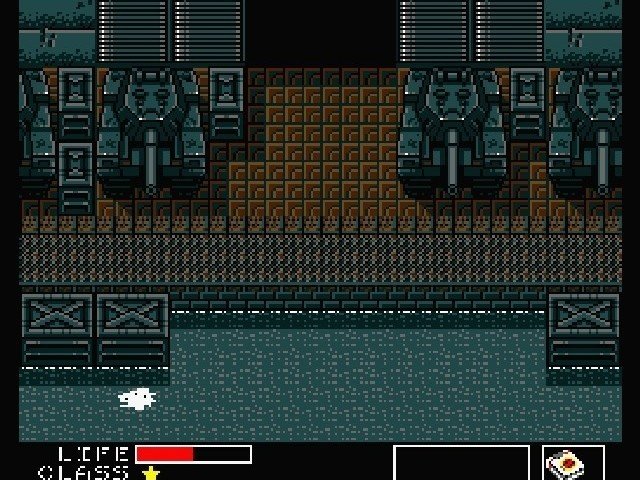Click the empty weapon slot box
Viewport: 640px width, 480px height.
(463, 464)
